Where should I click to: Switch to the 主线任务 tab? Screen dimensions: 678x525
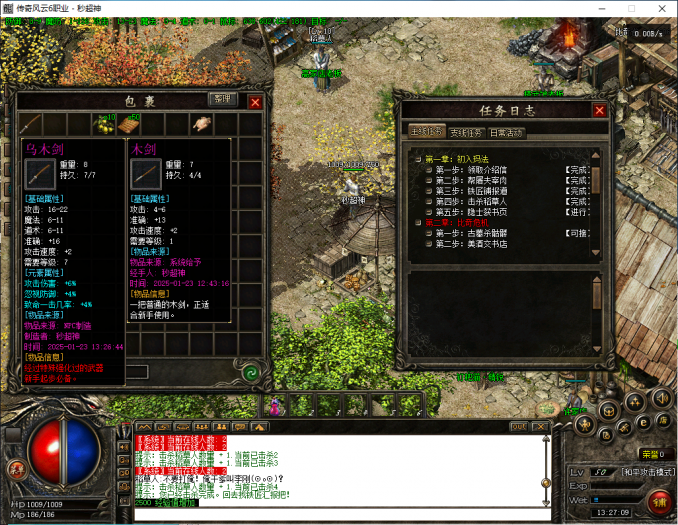(x=428, y=132)
